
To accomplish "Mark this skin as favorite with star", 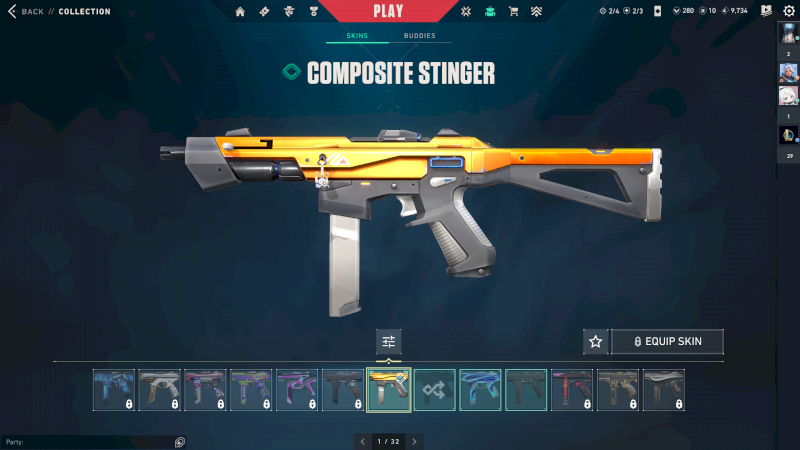I will [x=596, y=342].
